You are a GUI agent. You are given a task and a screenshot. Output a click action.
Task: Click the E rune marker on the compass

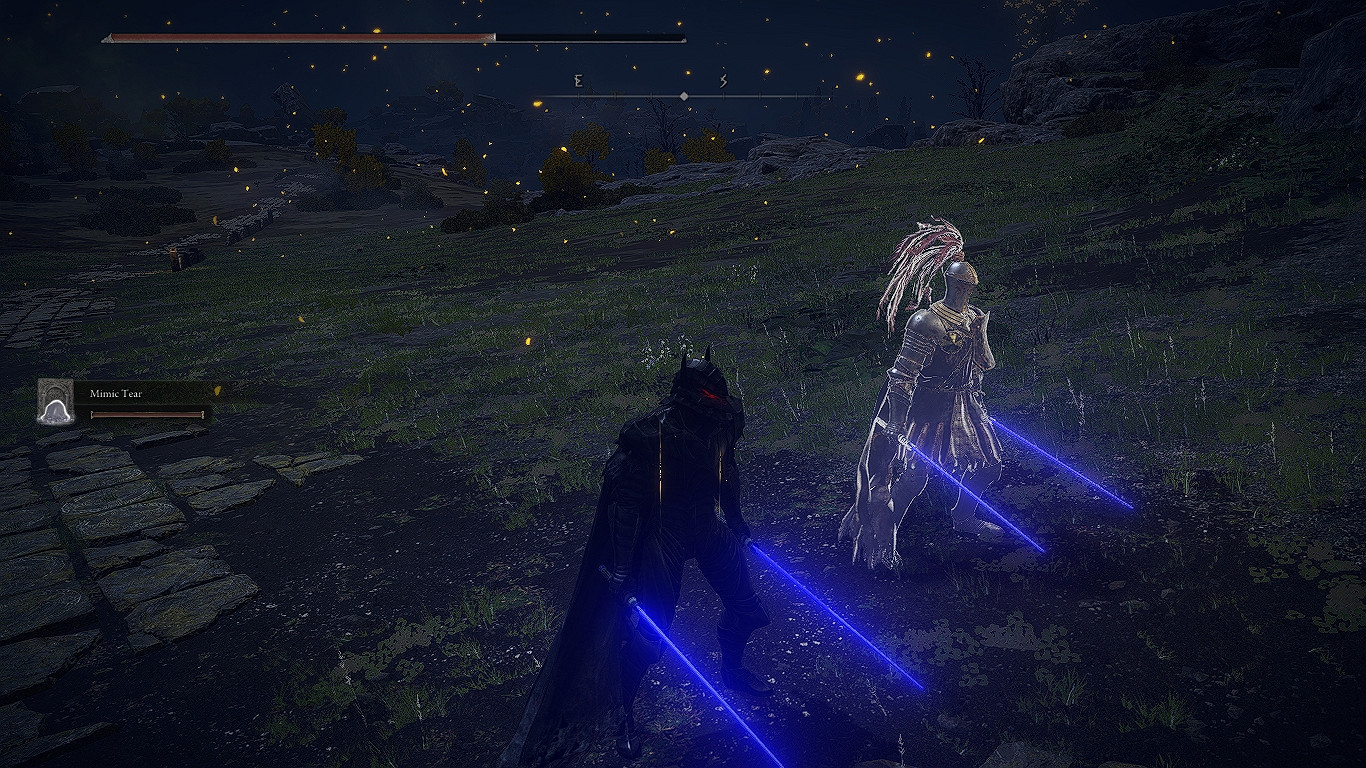click(x=578, y=80)
